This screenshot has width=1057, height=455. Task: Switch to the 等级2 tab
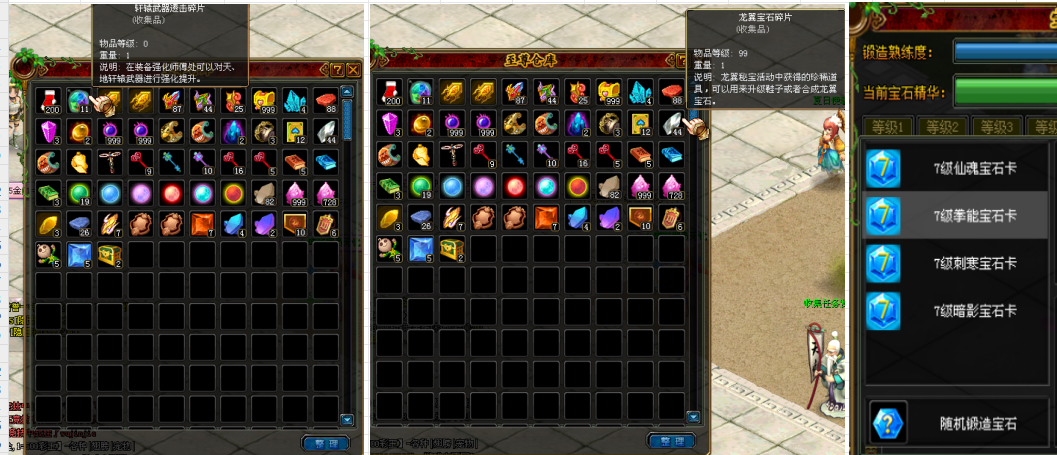[942, 127]
